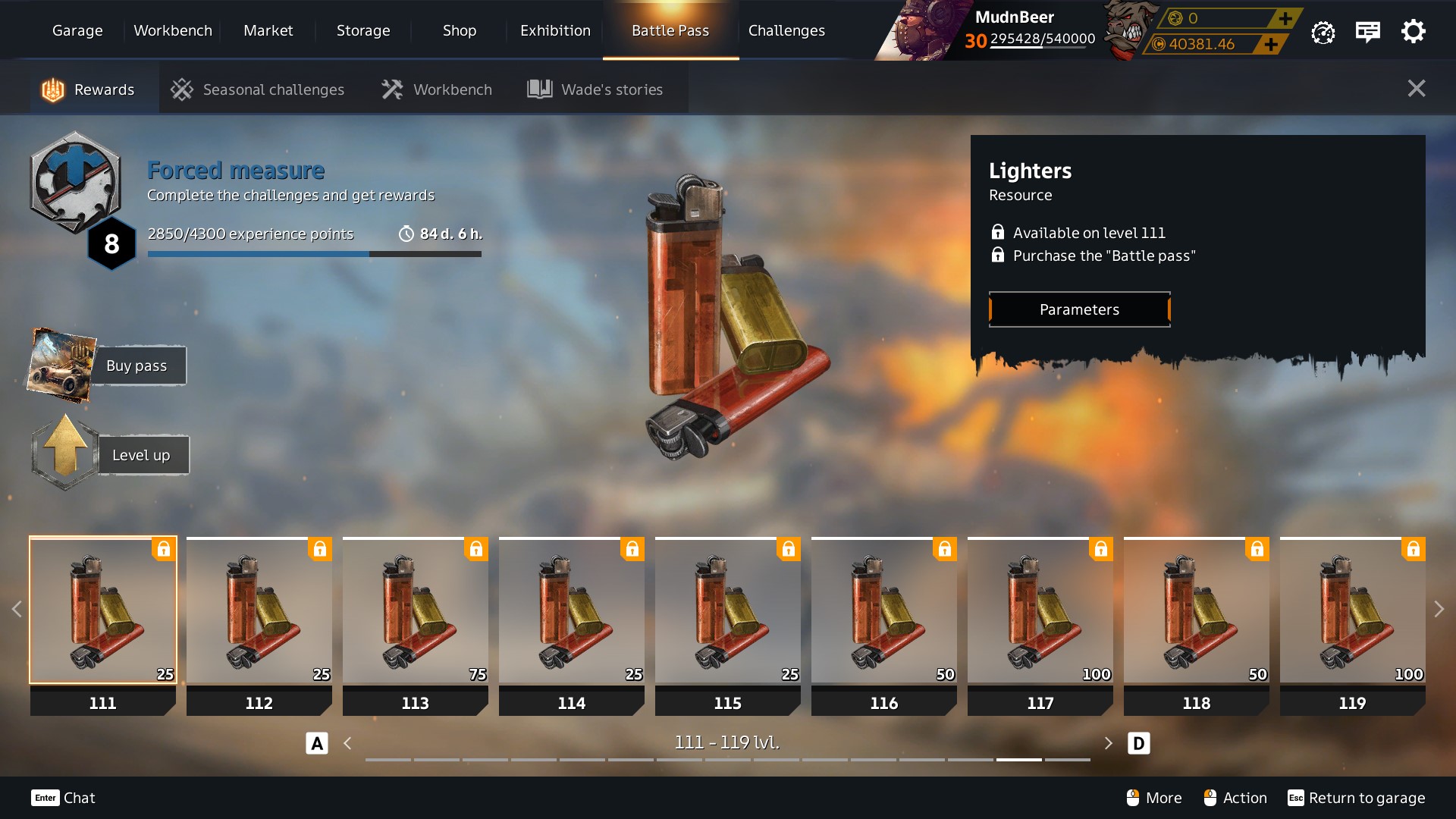The width and height of the screenshot is (1456, 819).
Task: Open the settings gear icon
Action: (1413, 32)
